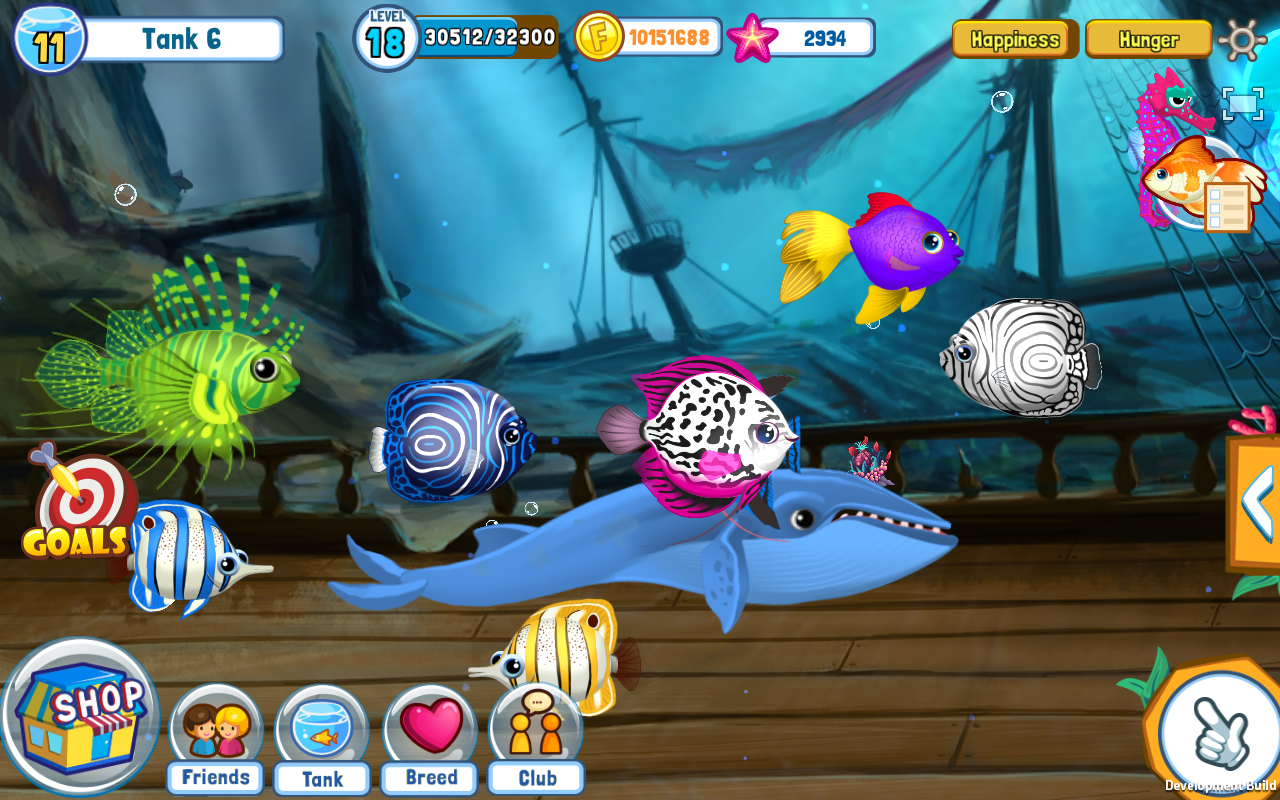Click the XP progress bar showing 30512/32300
Image resolution: width=1280 pixels, height=800 pixels.
click(x=487, y=40)
